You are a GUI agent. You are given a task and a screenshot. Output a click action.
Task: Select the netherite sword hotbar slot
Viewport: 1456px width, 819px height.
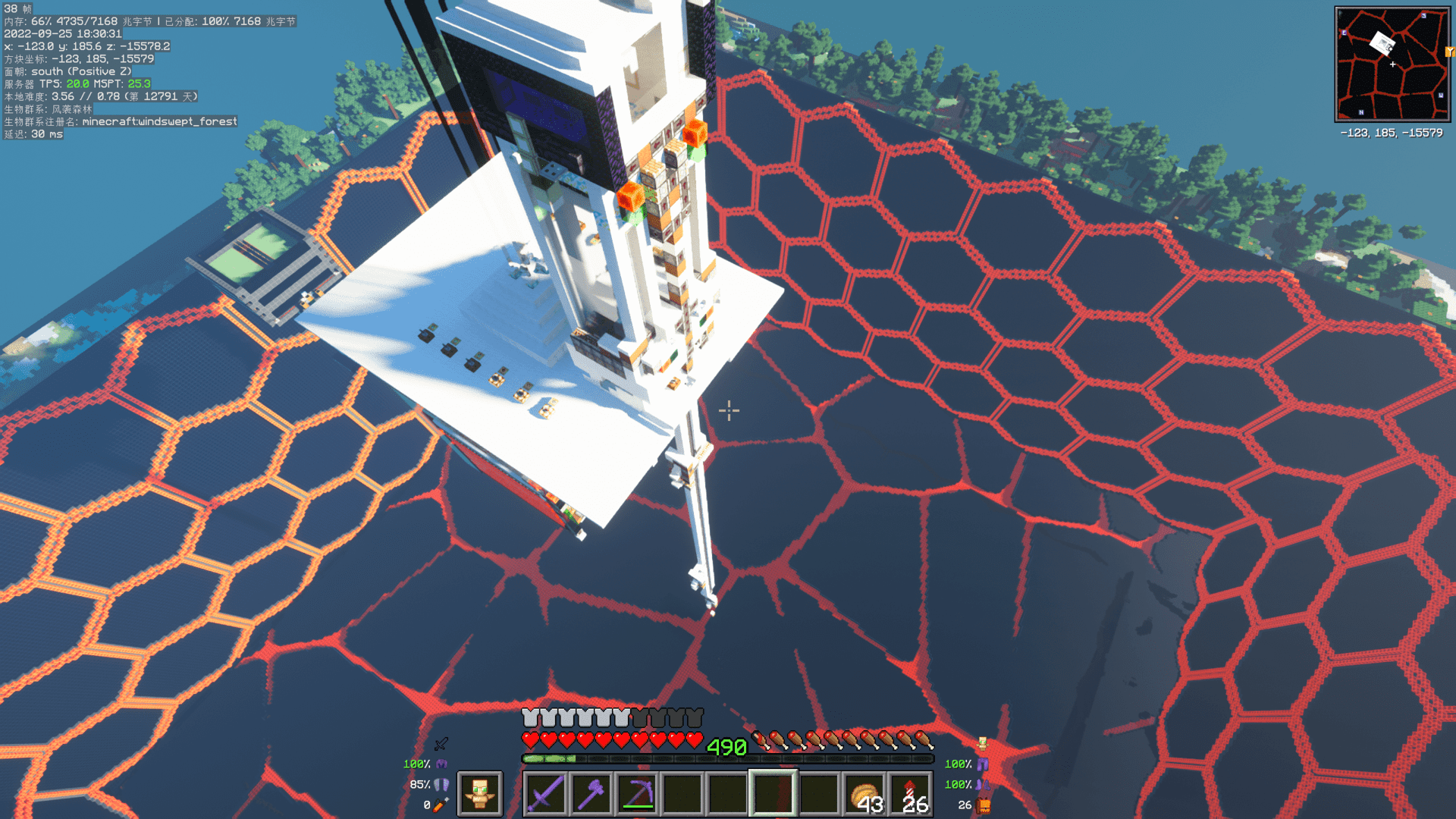546,794
